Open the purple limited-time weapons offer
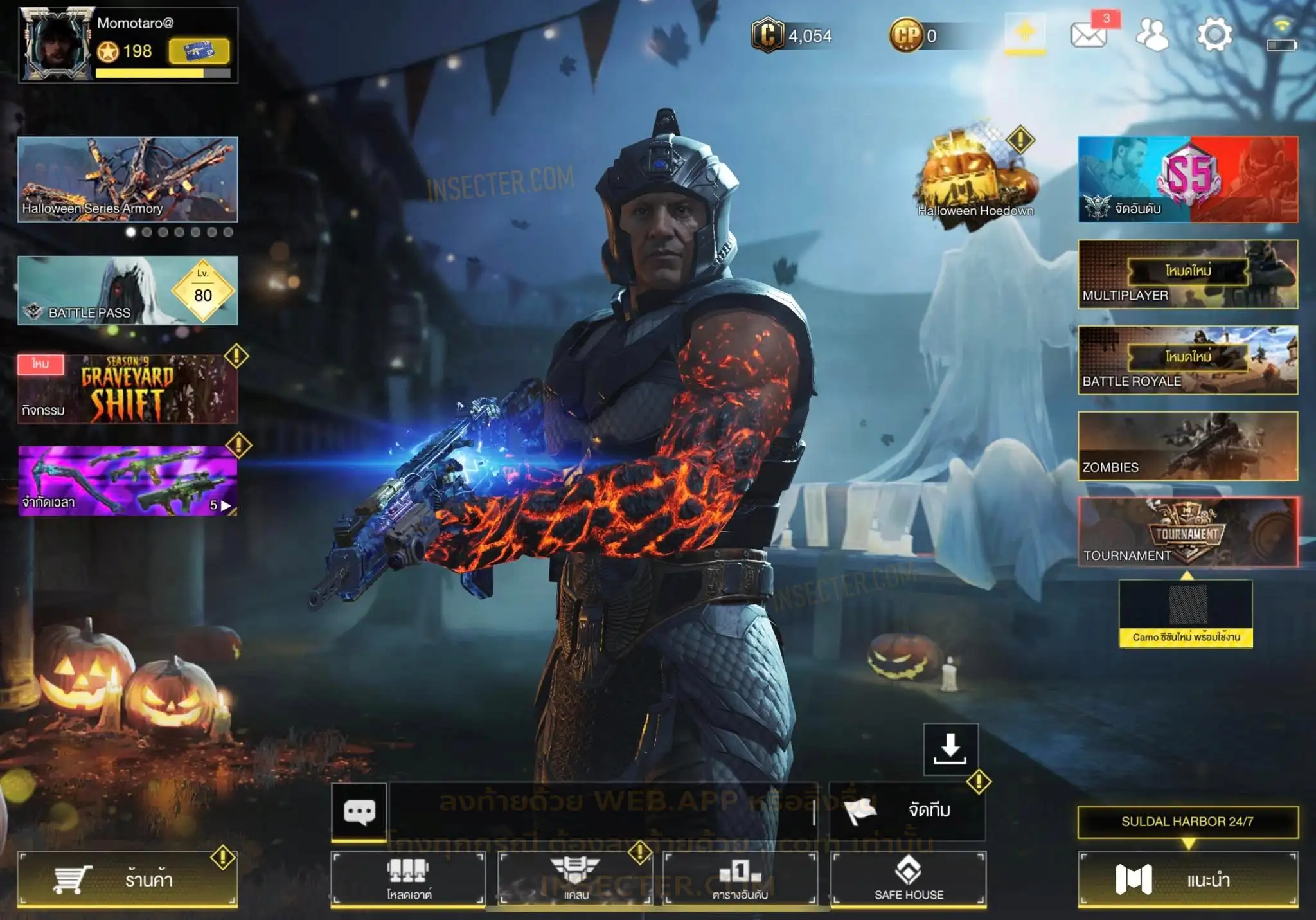 point(127,480)
